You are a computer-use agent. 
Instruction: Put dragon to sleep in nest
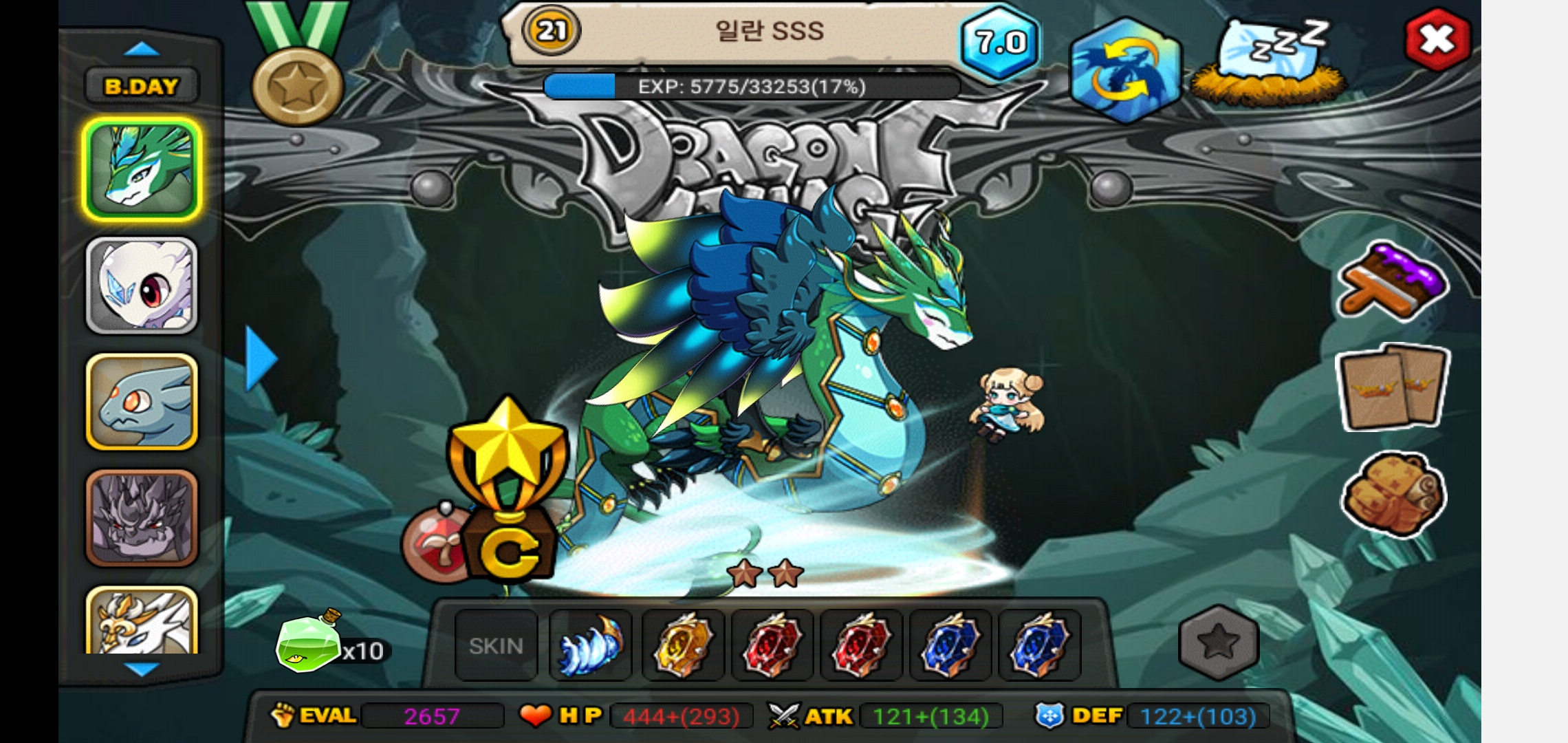click(x=1269, y=63)
